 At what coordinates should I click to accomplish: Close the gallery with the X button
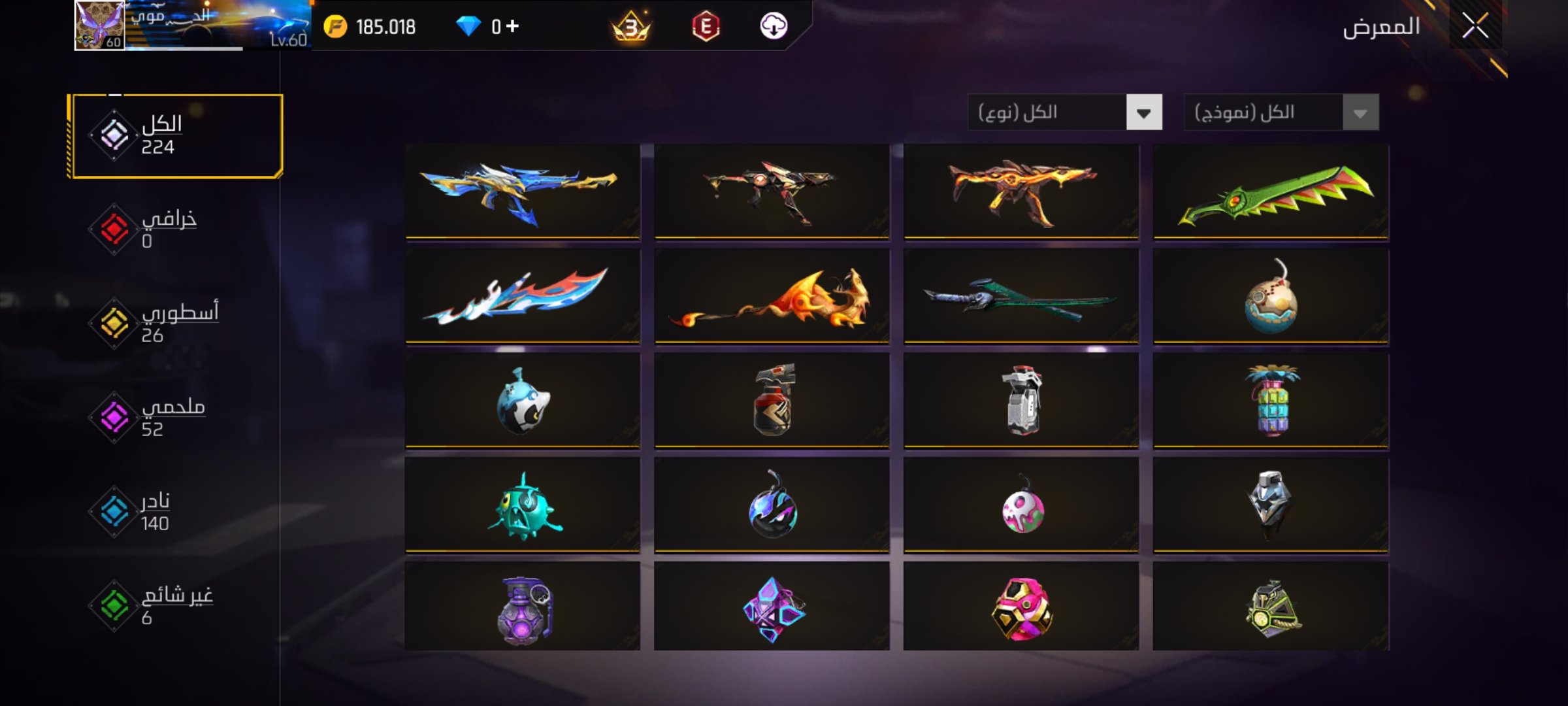pyautogui.click(x=1475, y=26)
